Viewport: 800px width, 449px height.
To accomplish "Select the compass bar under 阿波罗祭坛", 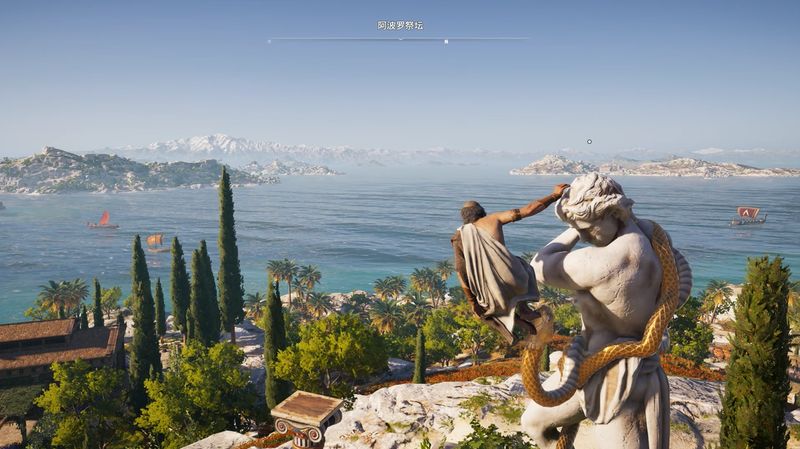I will tap(398, 39).
